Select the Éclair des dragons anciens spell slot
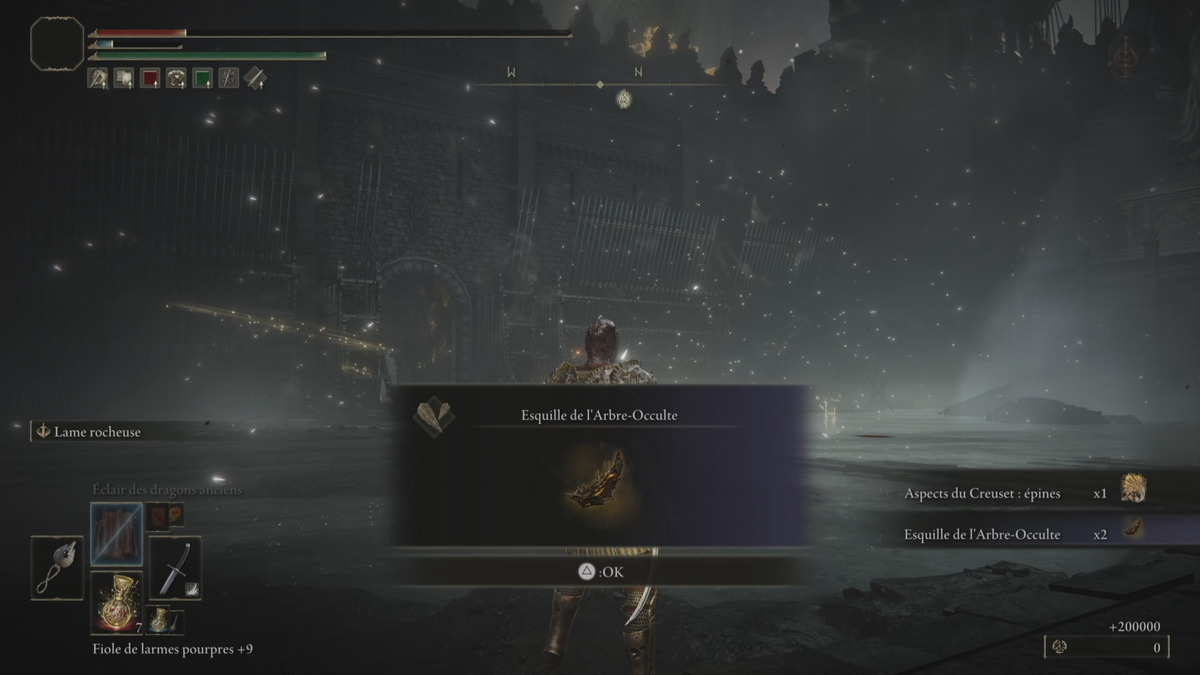This screenshot has width=1200, height=675. coord(117,534)
